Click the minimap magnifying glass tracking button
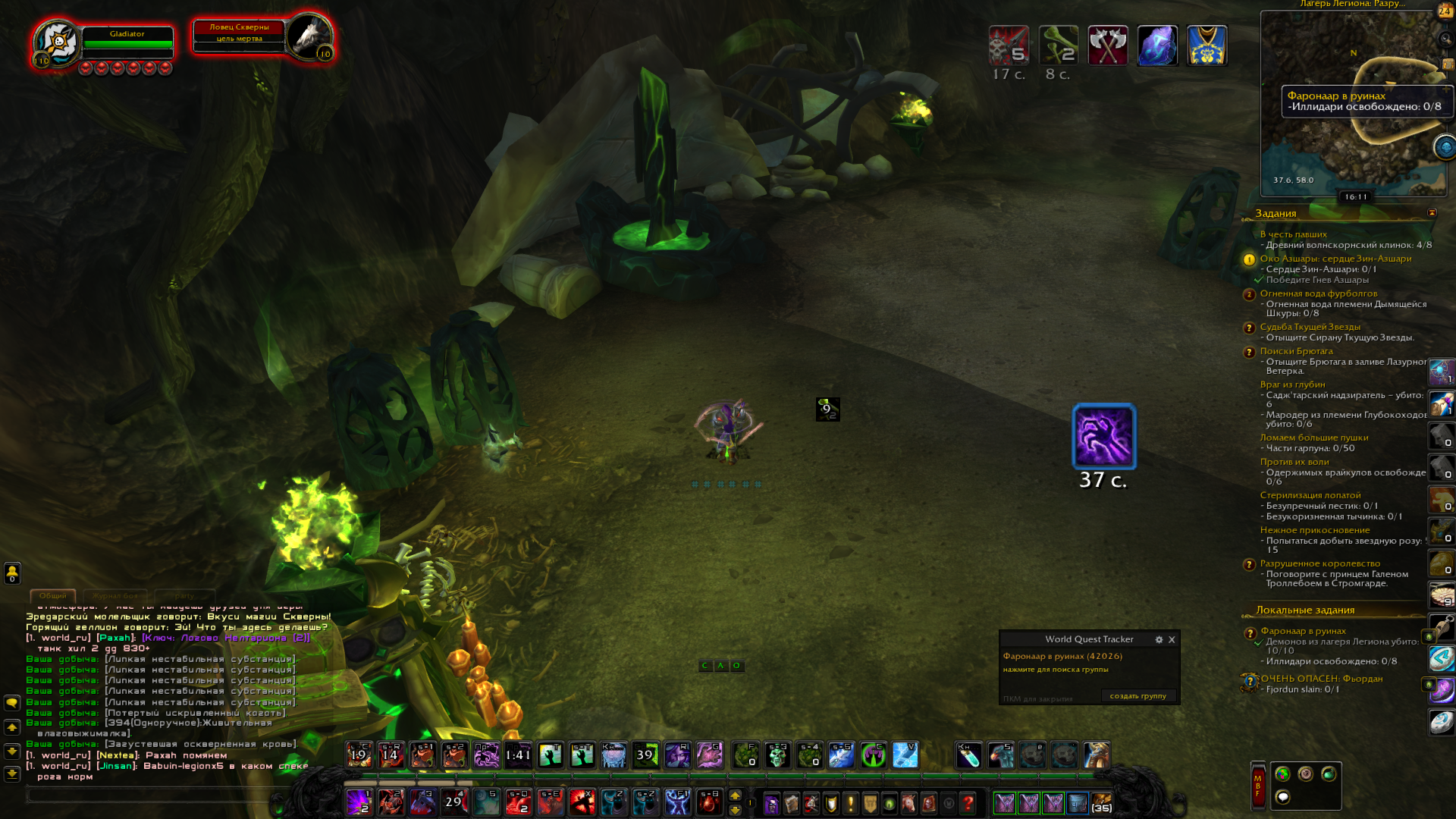This screenshot has width=1456, height=819. click(x=1445, y=38)
